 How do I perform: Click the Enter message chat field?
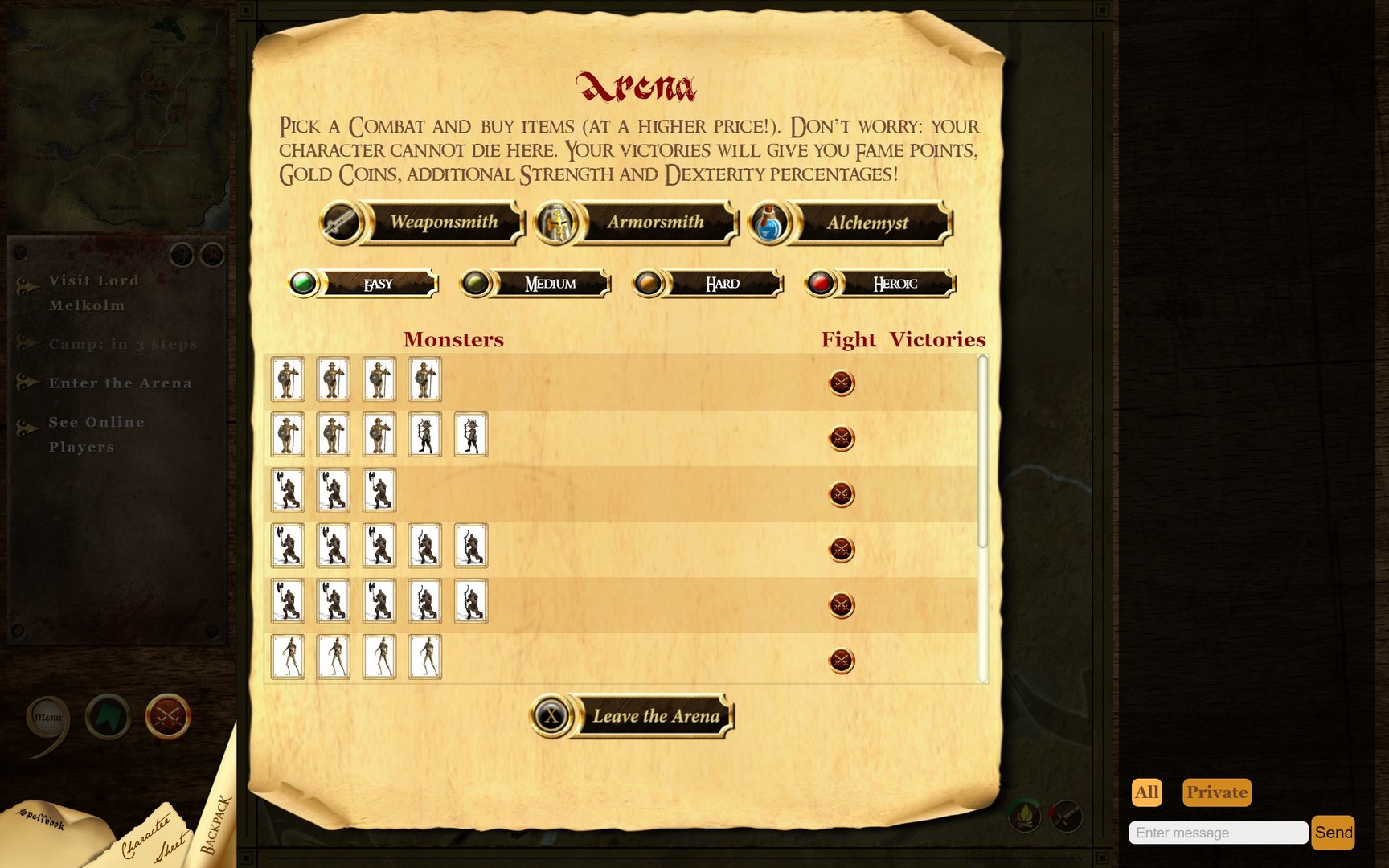pos(1218,833)
